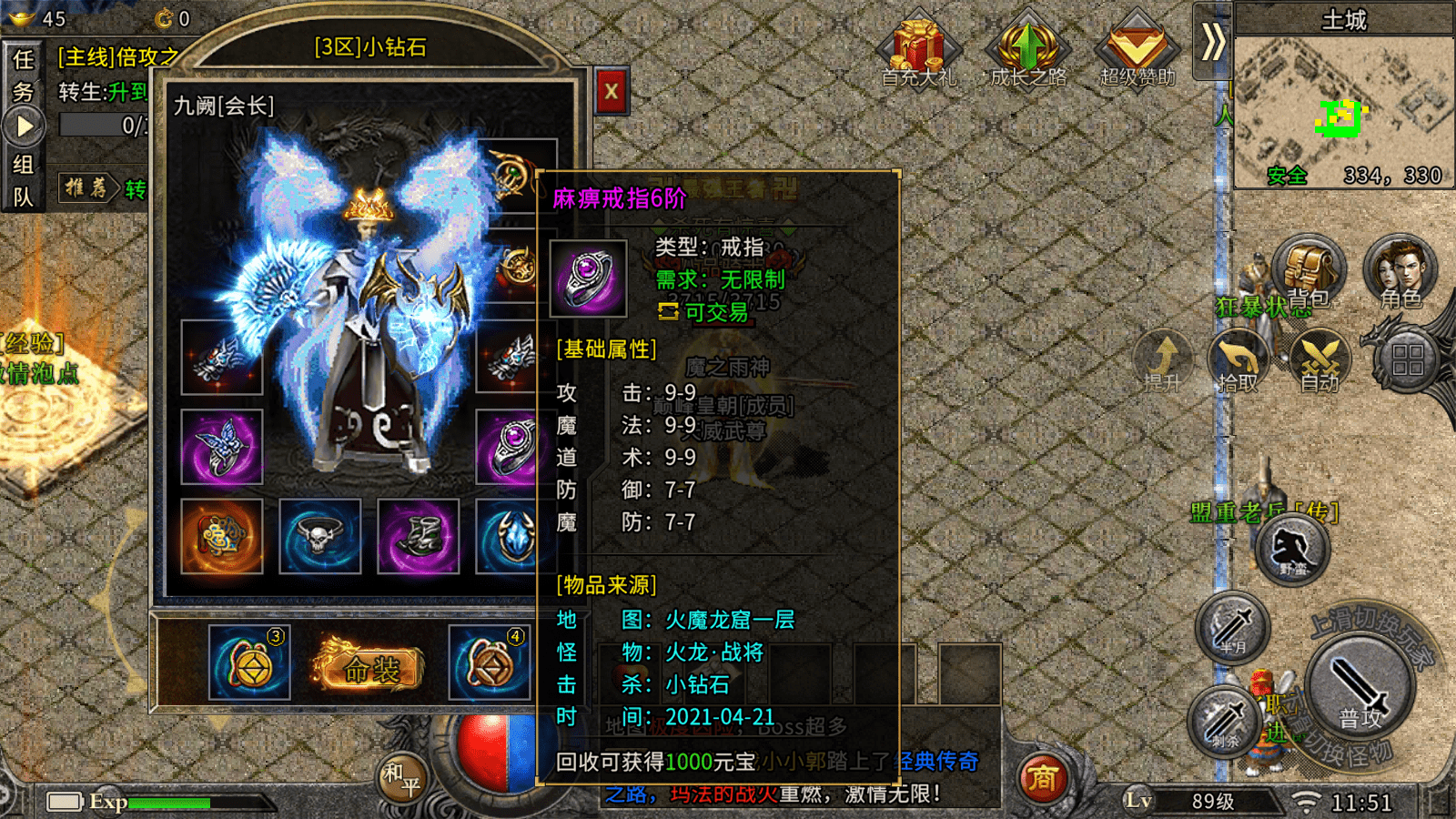Open the 组队 team tab

click(x=23, y=180)
